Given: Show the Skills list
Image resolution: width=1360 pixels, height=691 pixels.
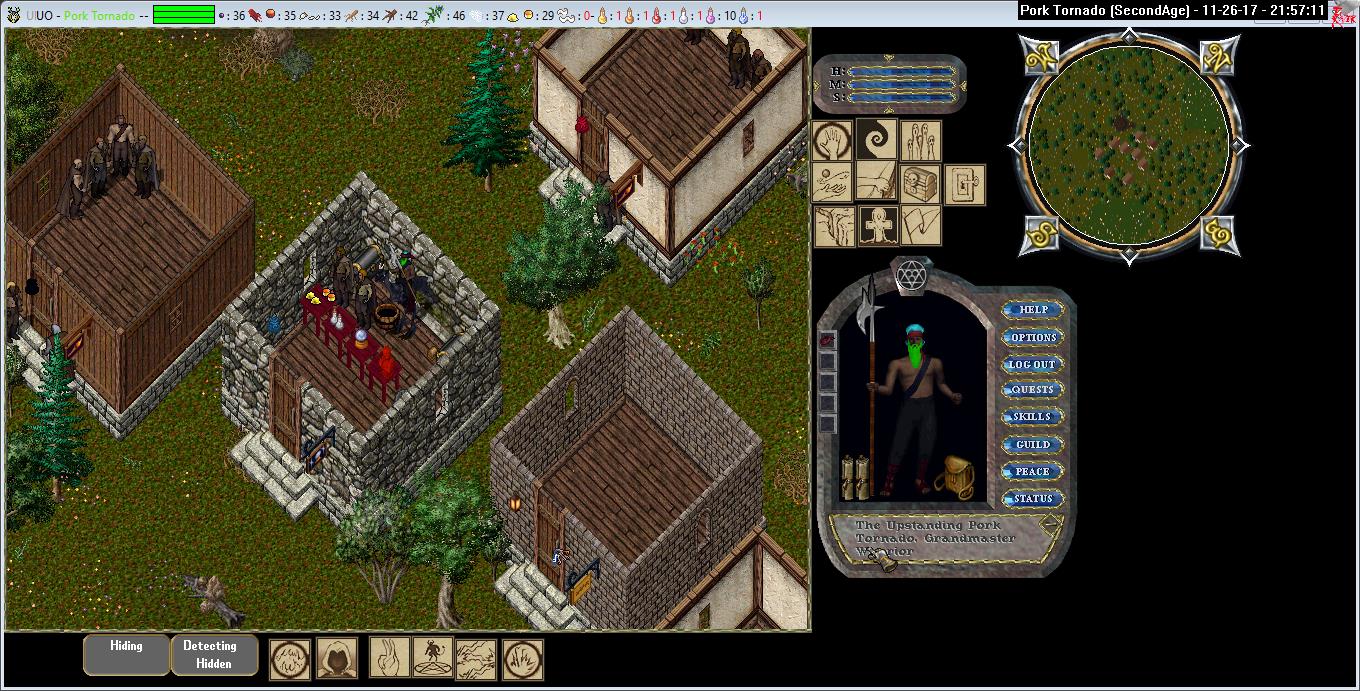Looking at the screenshot, I should click(x=1033, y=417).
